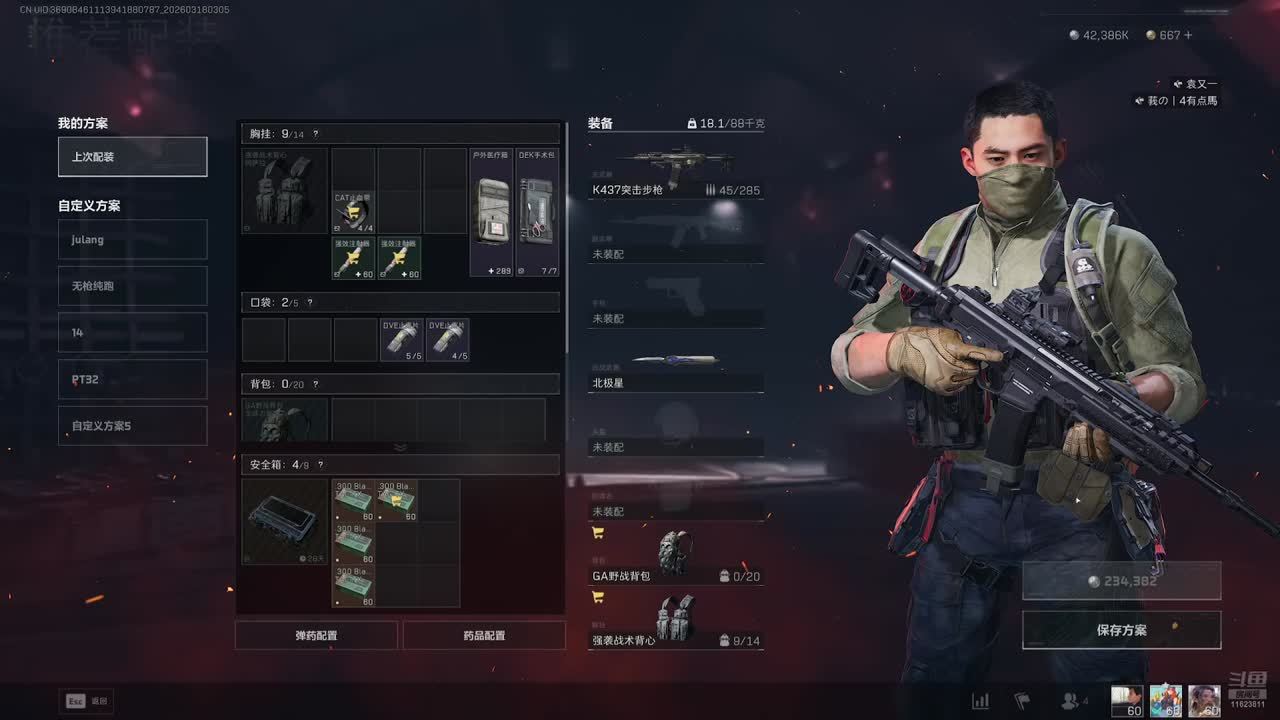The image size is (1280, 720).
Task: Choose the julang custom loadout
Action: pyautogui.click(x=132, y=240)
